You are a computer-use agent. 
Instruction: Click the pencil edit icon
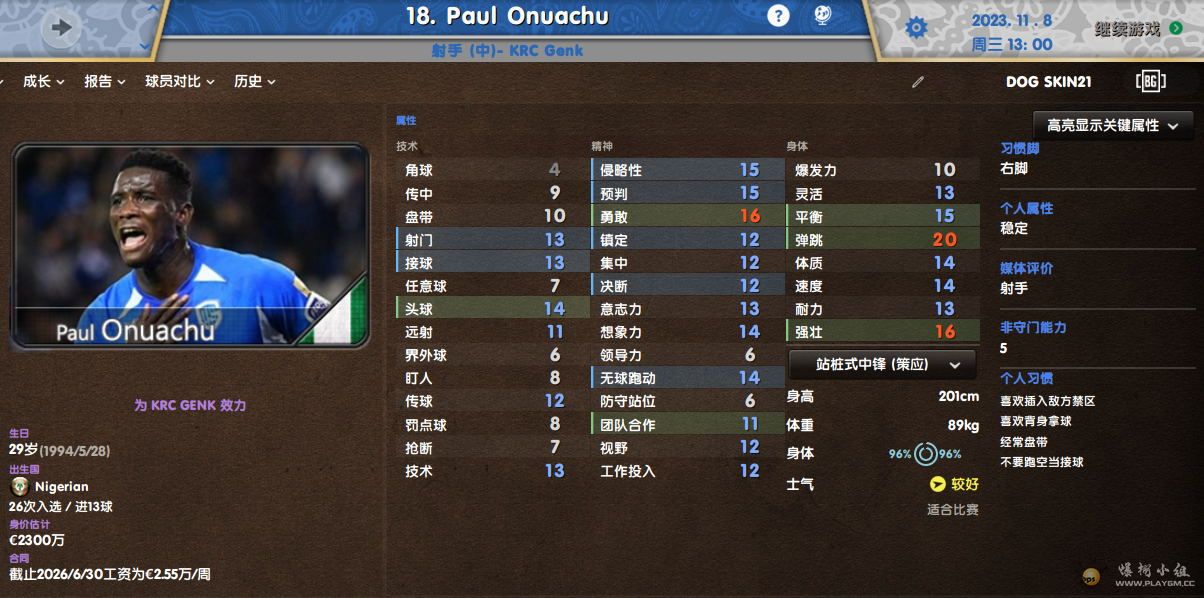point(918,82)
